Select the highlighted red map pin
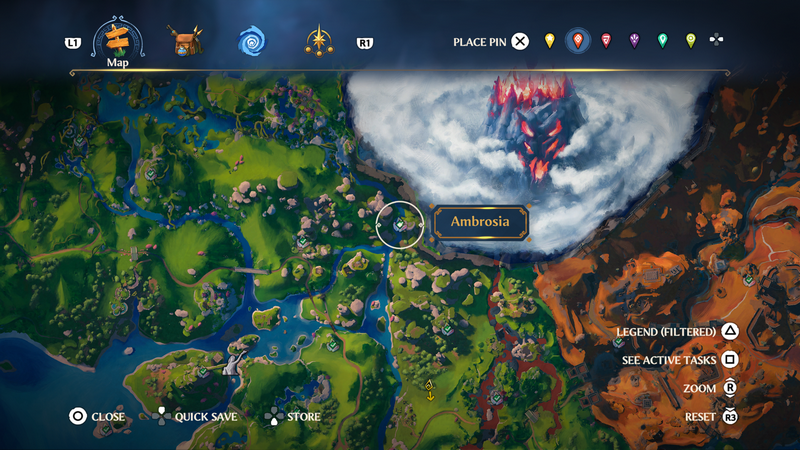Image resolution: width=800 pixels, height=450 pixels. pyautogui.click(x=577, y=41)
